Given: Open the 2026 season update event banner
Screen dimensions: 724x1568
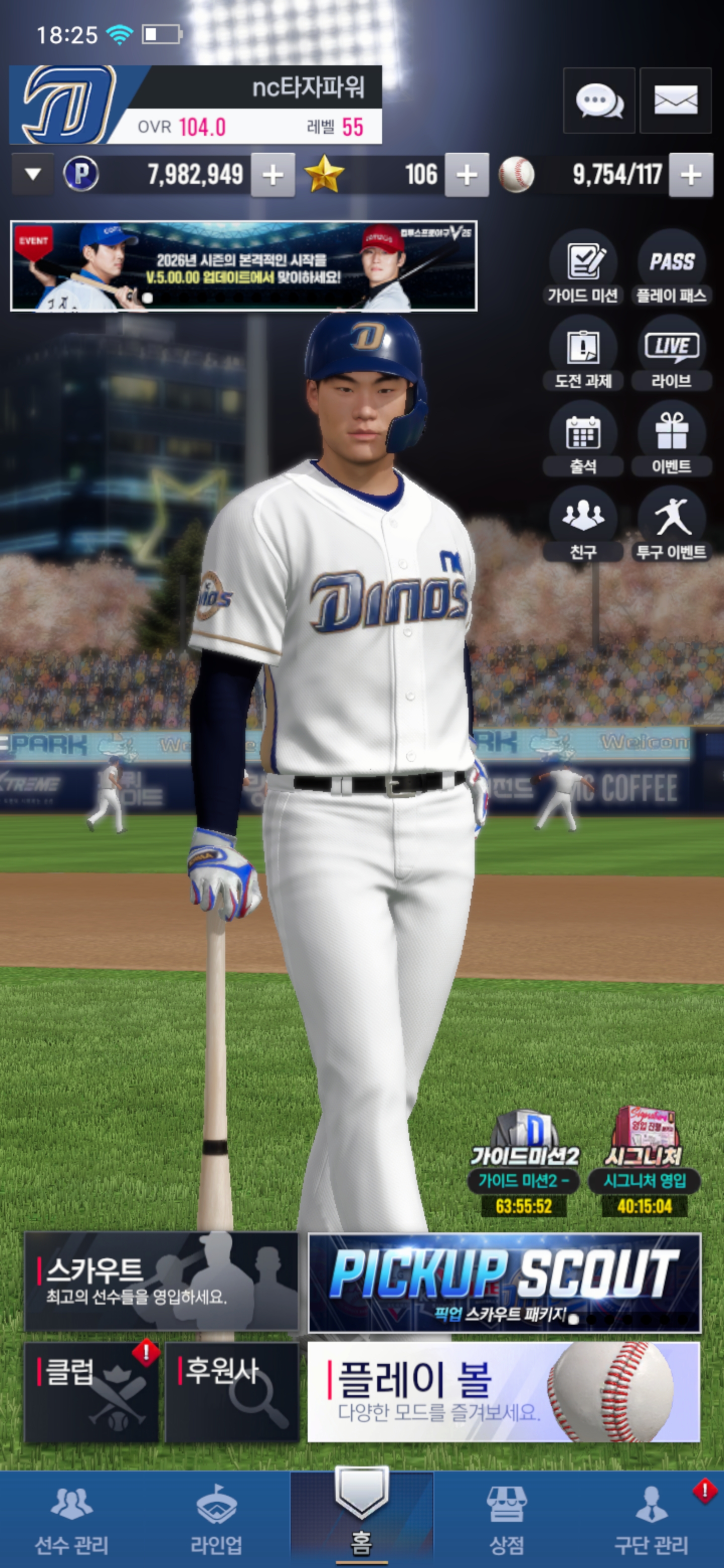Looking at the screenshot, I should coord(243,266).
